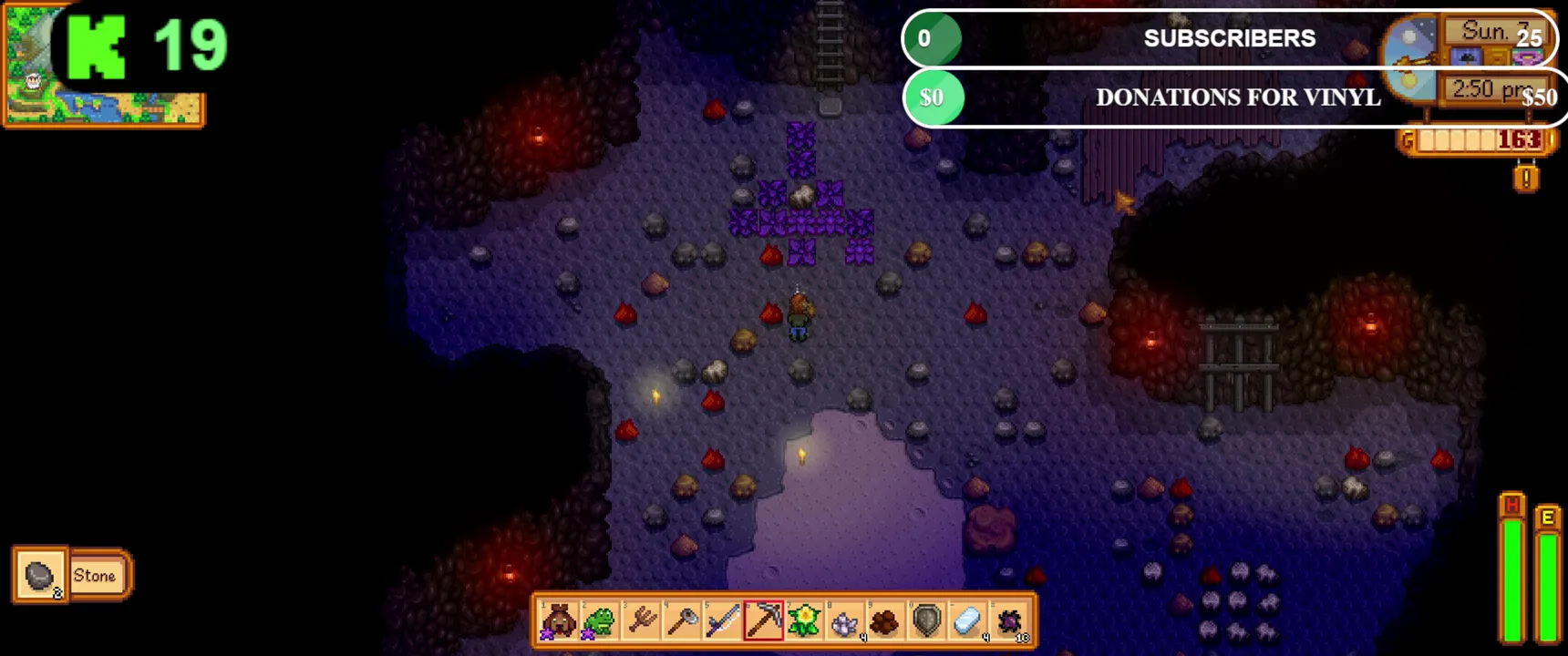Choose the void essence stack slot
The width and height of the screenshot is (1568, 656).
tap(1009, 621)
